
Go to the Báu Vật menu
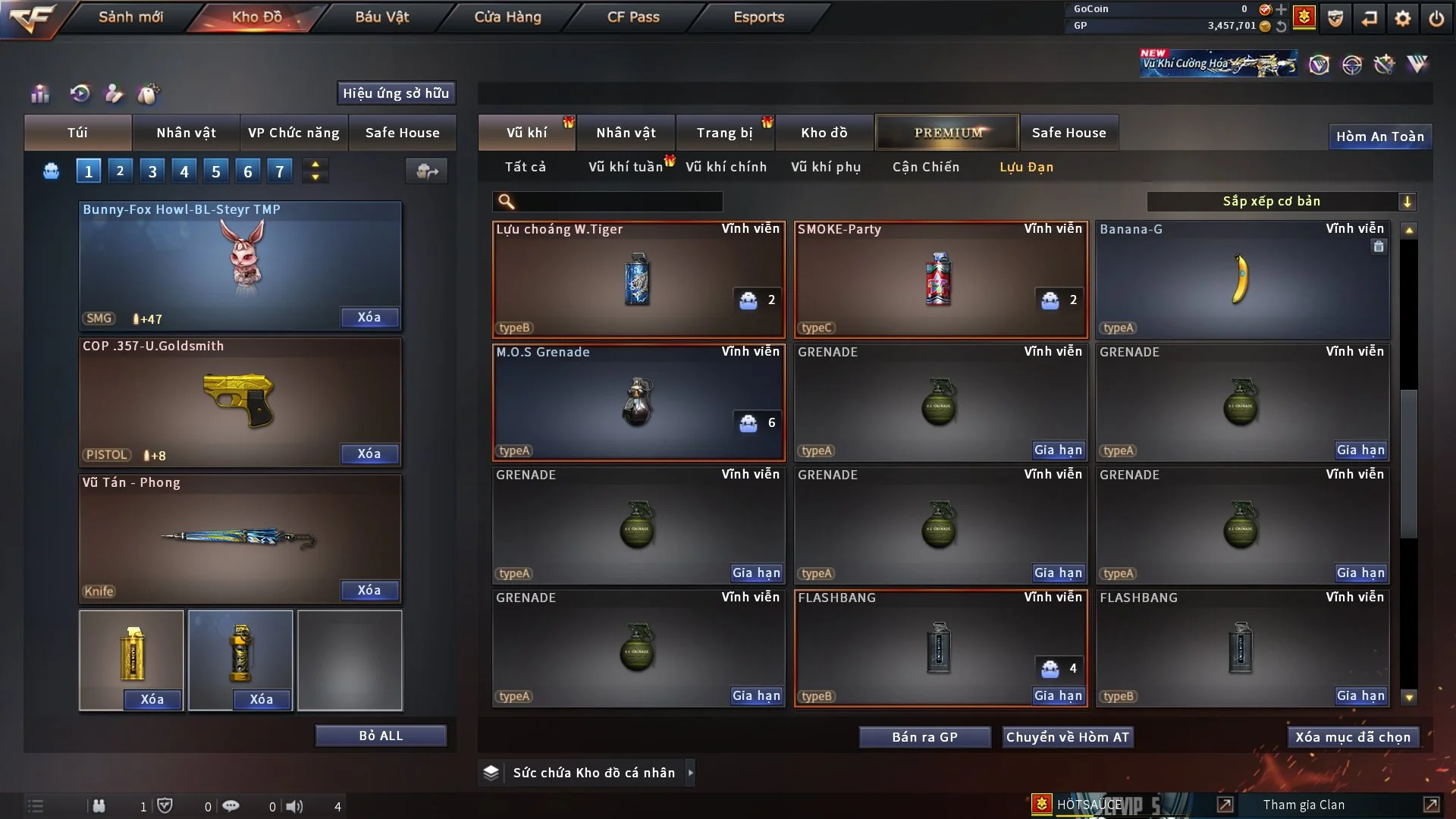(381, 17)
